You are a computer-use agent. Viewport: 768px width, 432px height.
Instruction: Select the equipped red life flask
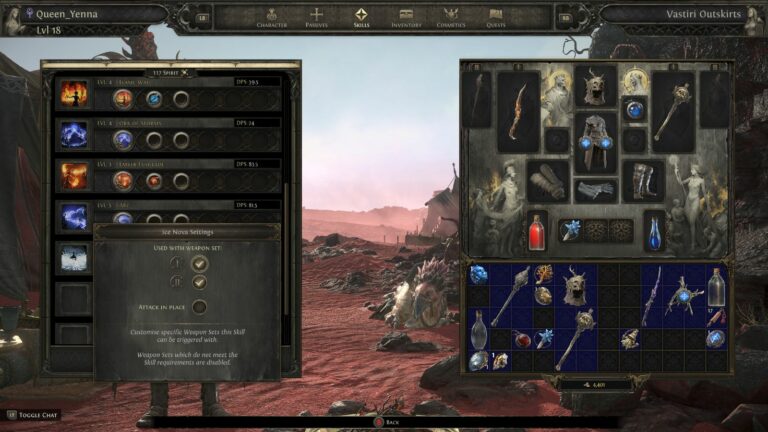(538, 230)
